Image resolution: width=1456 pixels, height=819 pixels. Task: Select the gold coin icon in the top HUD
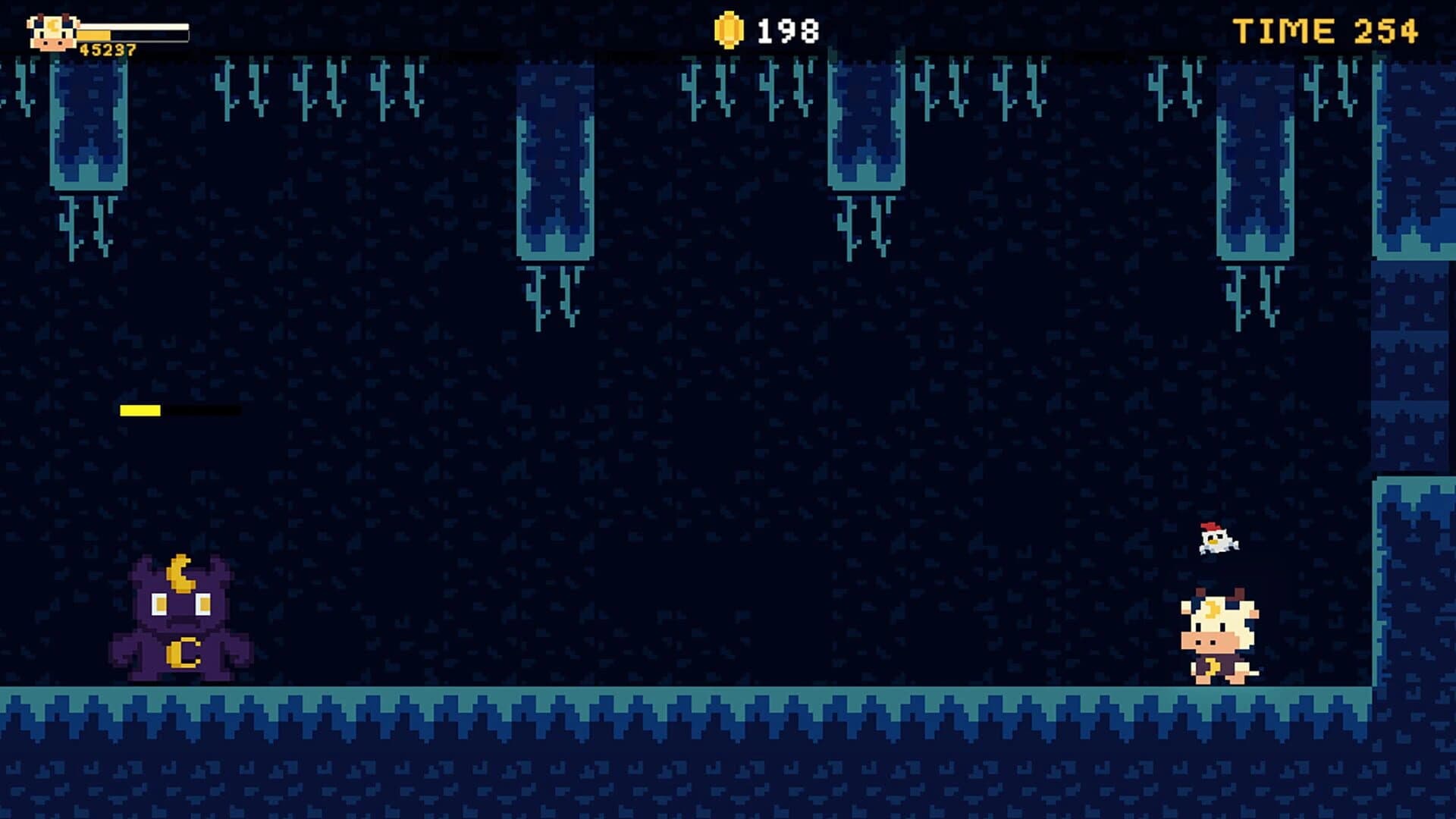tap(730, 30)
